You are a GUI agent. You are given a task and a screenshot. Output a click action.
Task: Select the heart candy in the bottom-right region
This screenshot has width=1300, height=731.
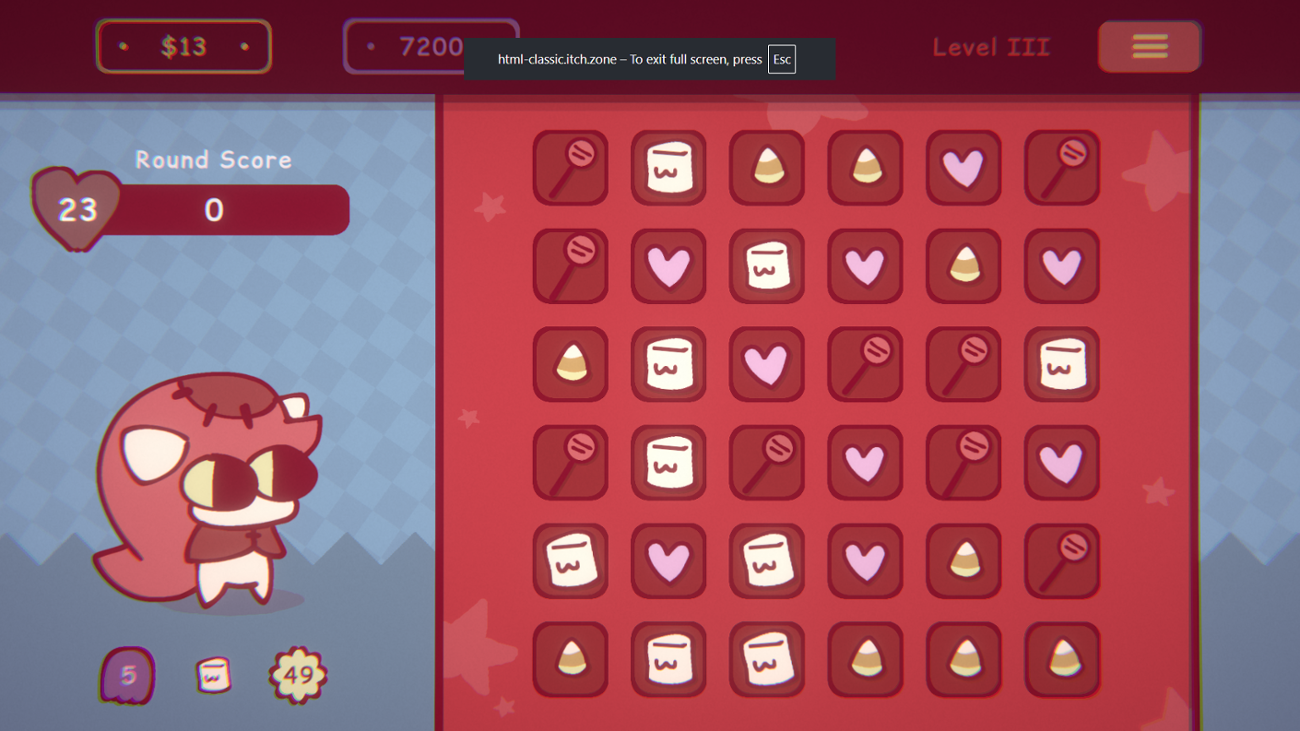(x=1061, y=463)
